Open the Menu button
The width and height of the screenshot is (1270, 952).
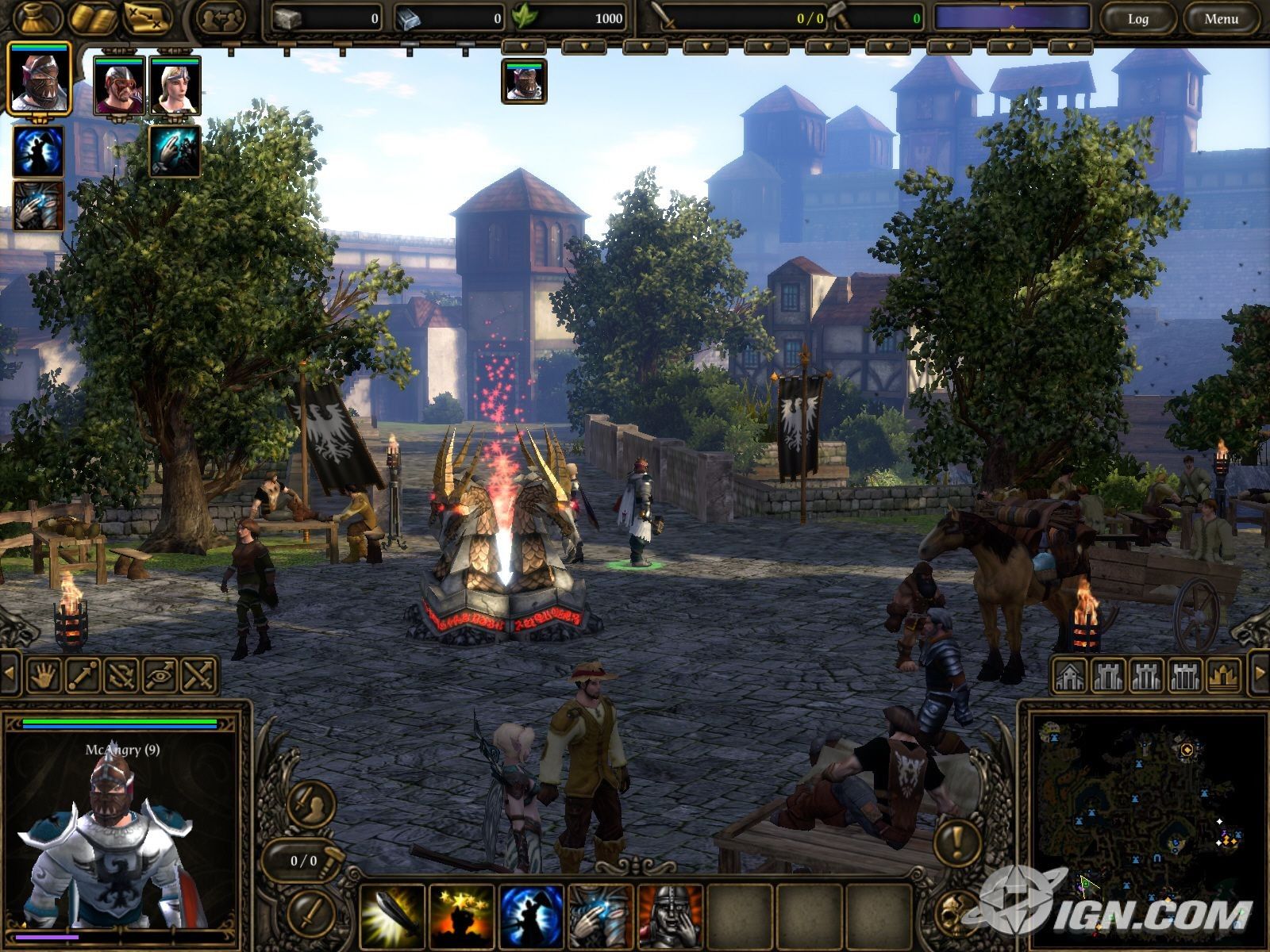point(1221,19)
